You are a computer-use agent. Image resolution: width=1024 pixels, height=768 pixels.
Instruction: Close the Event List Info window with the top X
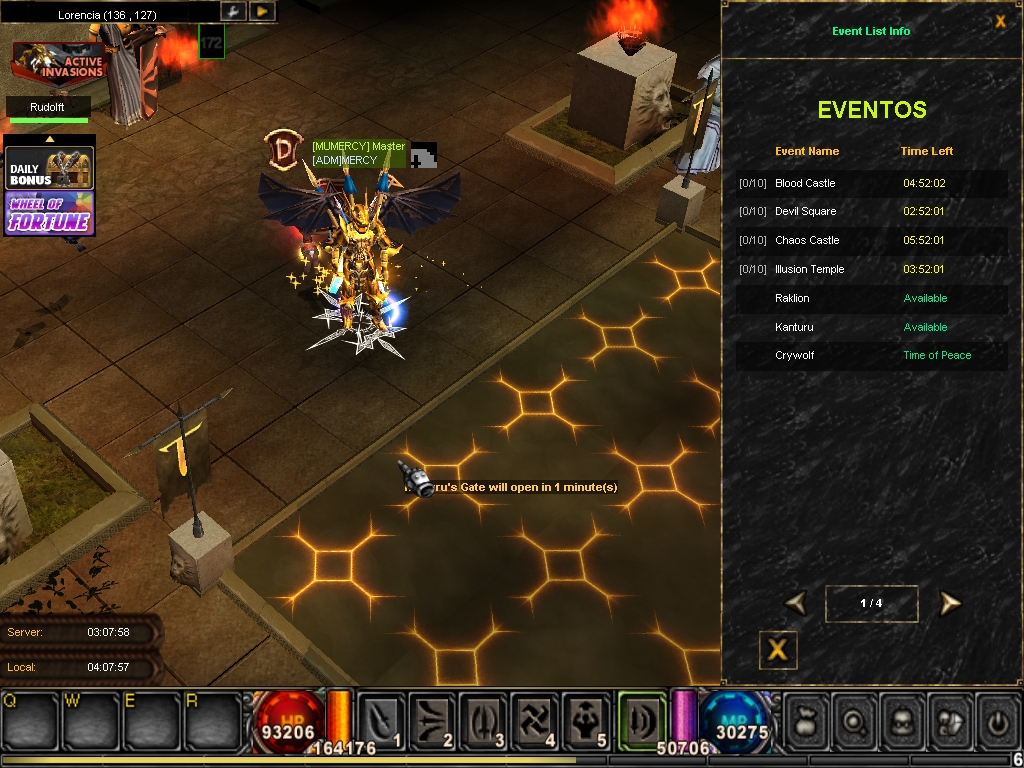(1000, 21)
